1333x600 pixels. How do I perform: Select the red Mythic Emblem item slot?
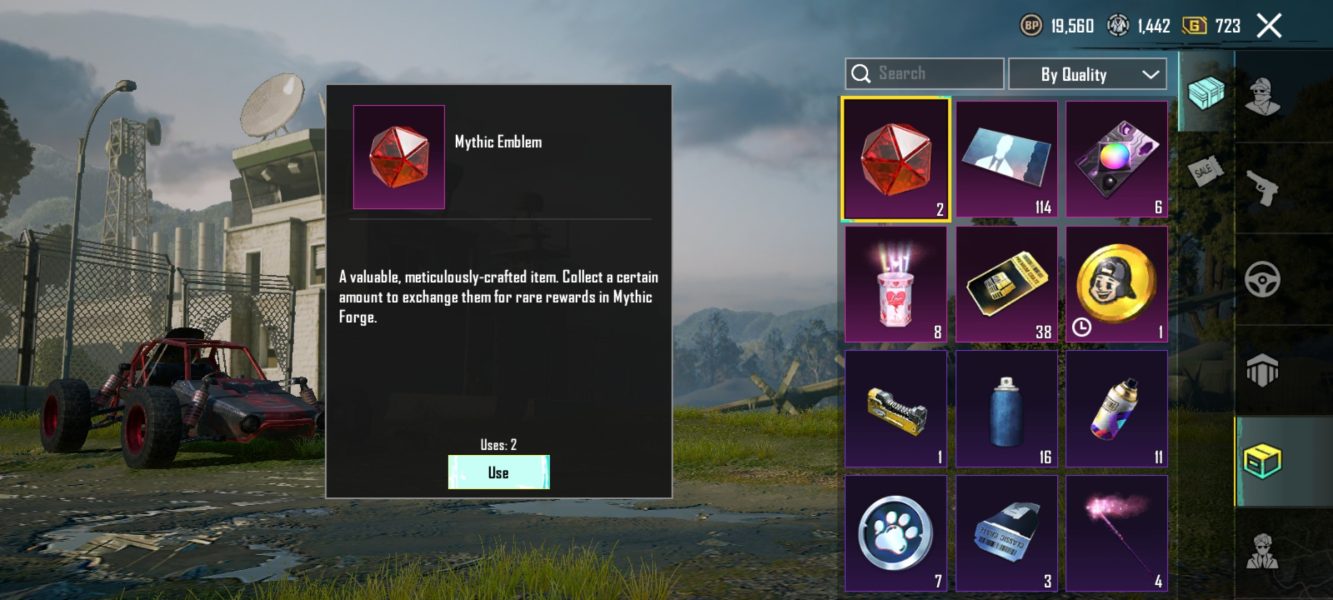(895, 158)
